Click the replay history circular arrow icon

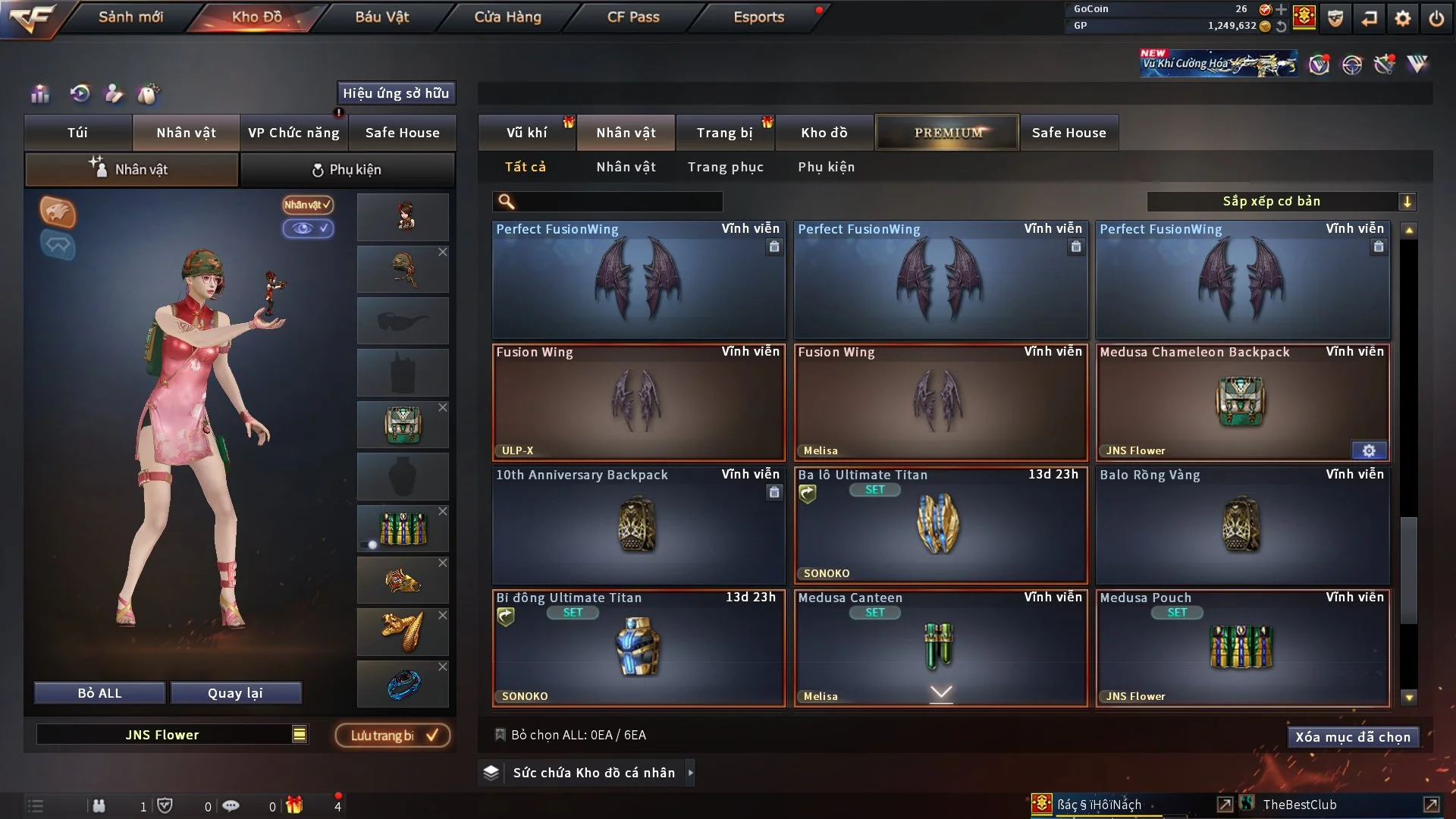coord(78,94)
